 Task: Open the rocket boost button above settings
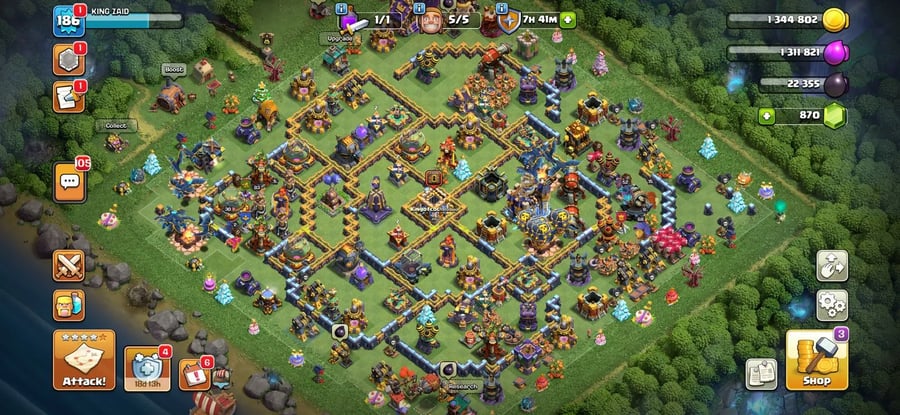pyautogui.click(x=832, y=266)
